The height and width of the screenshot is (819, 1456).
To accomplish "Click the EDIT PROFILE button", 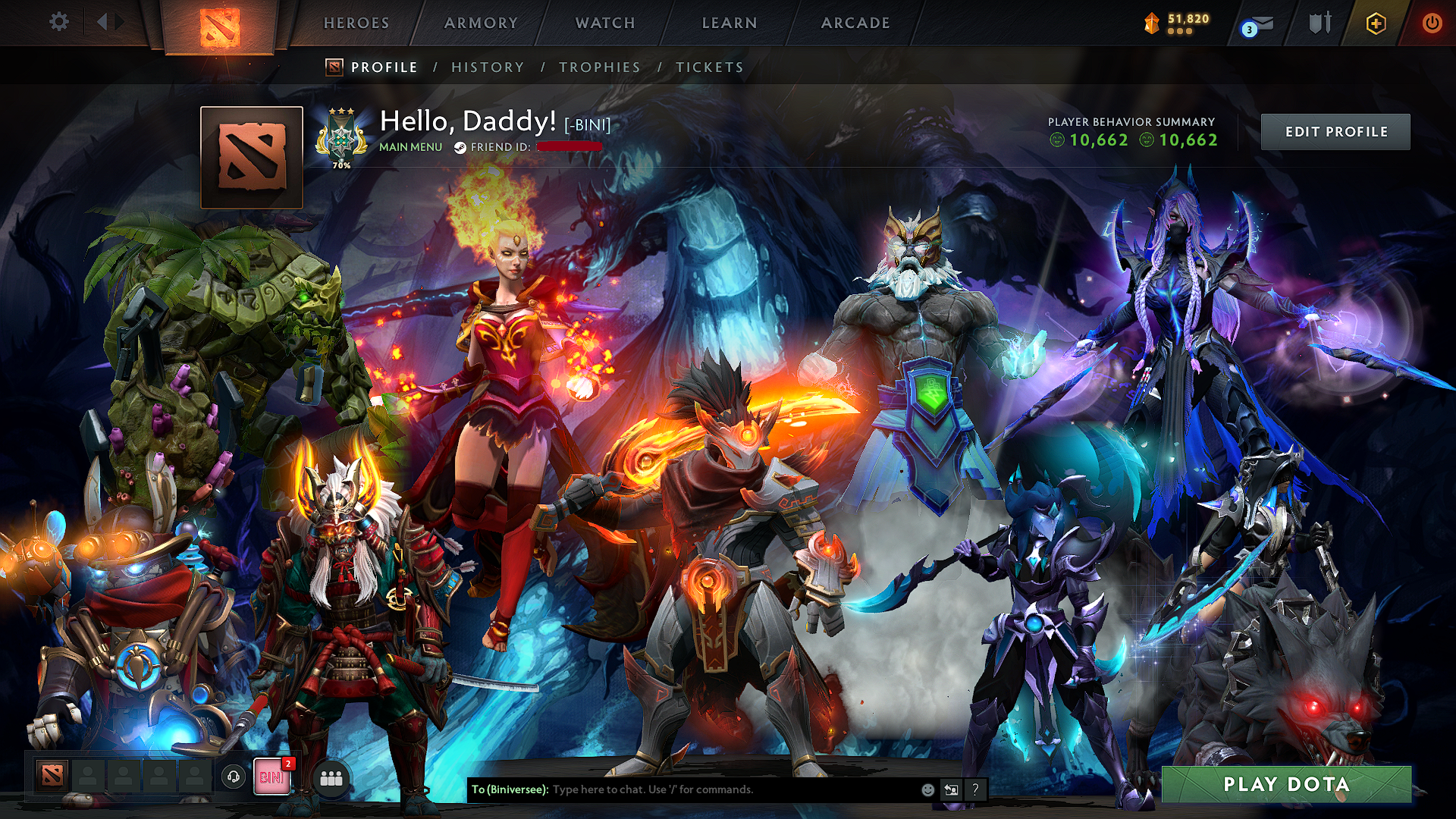I will tap(1335, 130).
